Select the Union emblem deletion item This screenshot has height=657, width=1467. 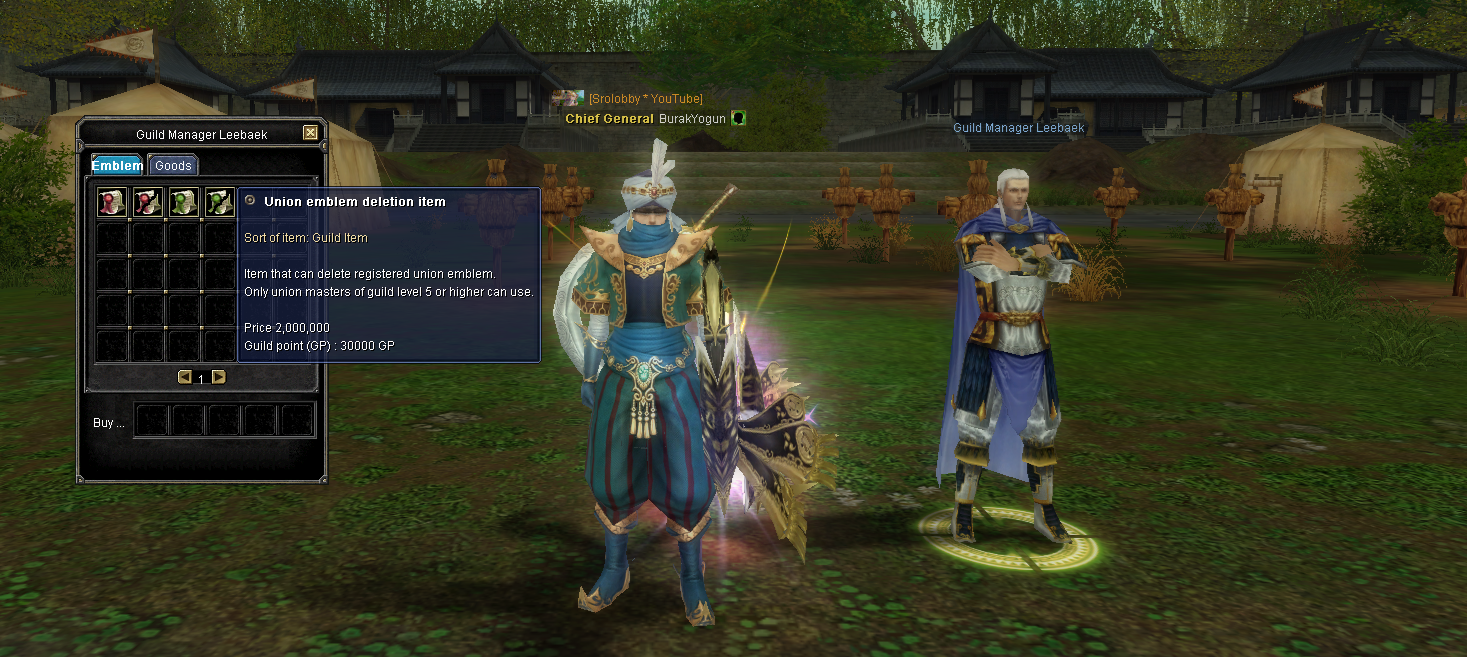[x=219, y=203]
